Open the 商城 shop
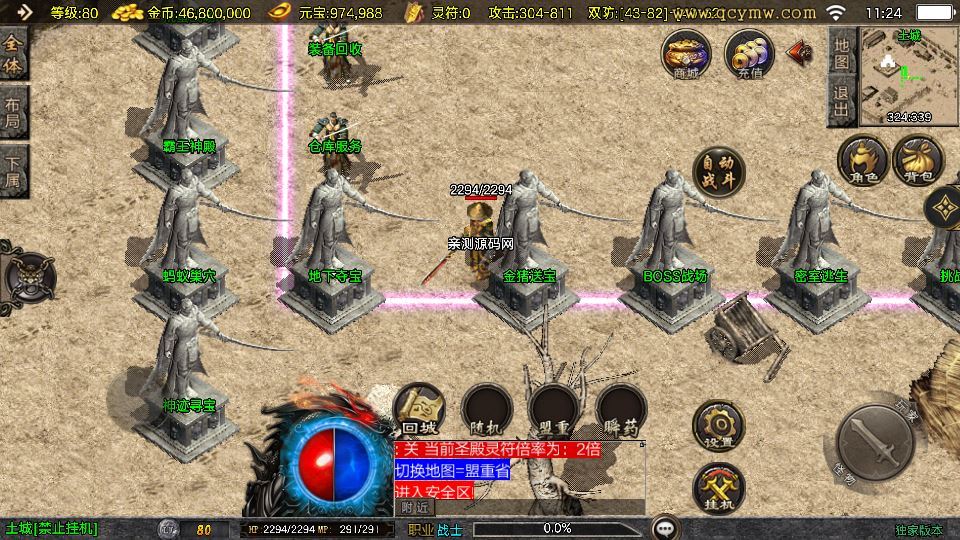This screenshot has width=960, height=540. click(686, 53)
